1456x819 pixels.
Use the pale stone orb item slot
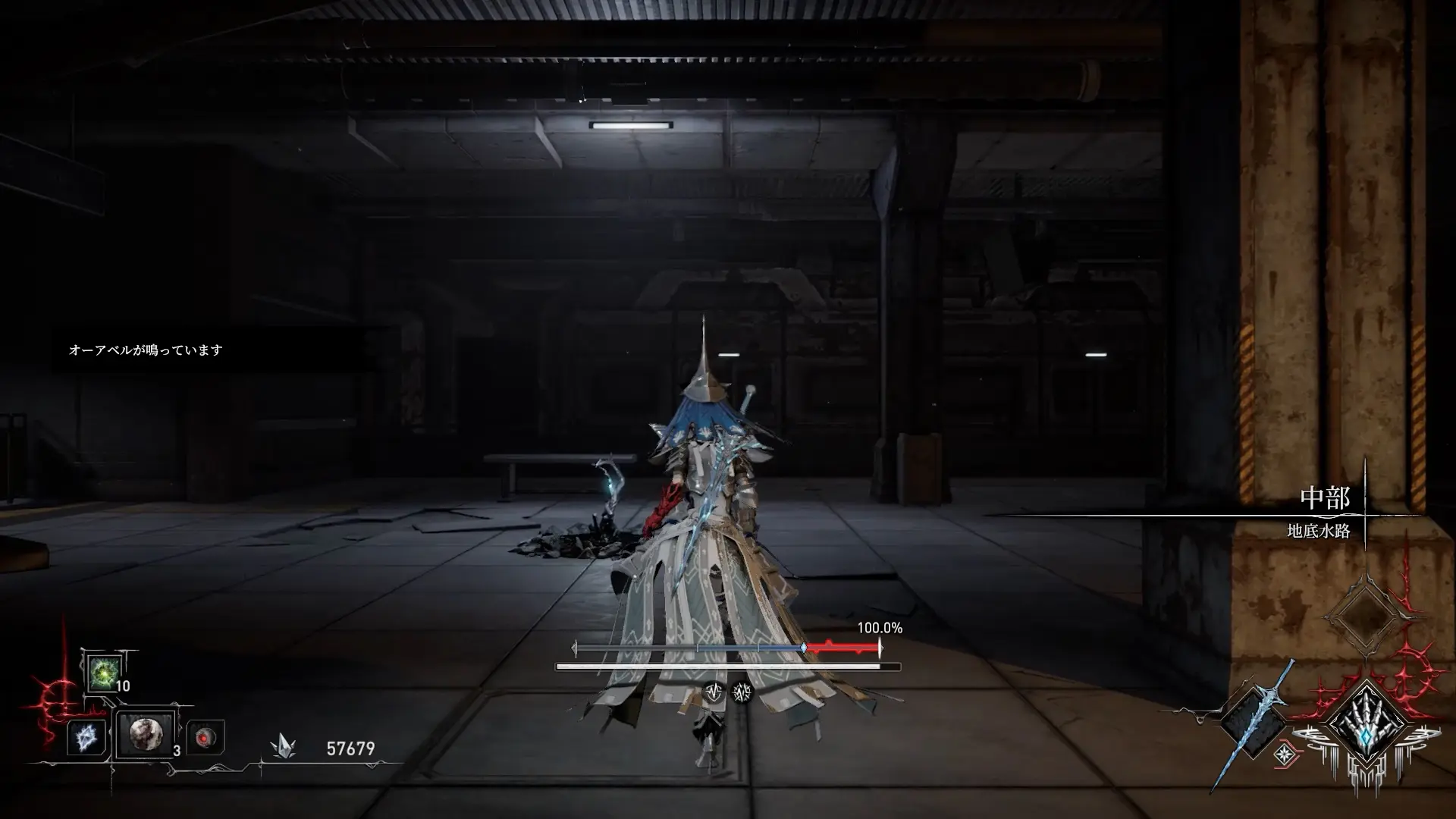click(145, 734)
